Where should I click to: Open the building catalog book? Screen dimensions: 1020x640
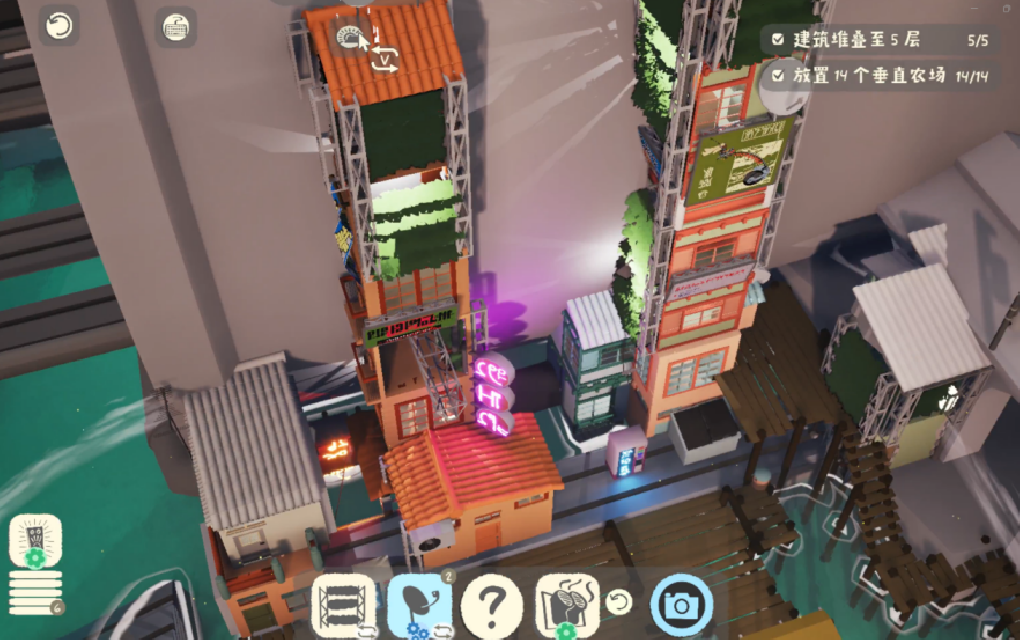(567, 605)
